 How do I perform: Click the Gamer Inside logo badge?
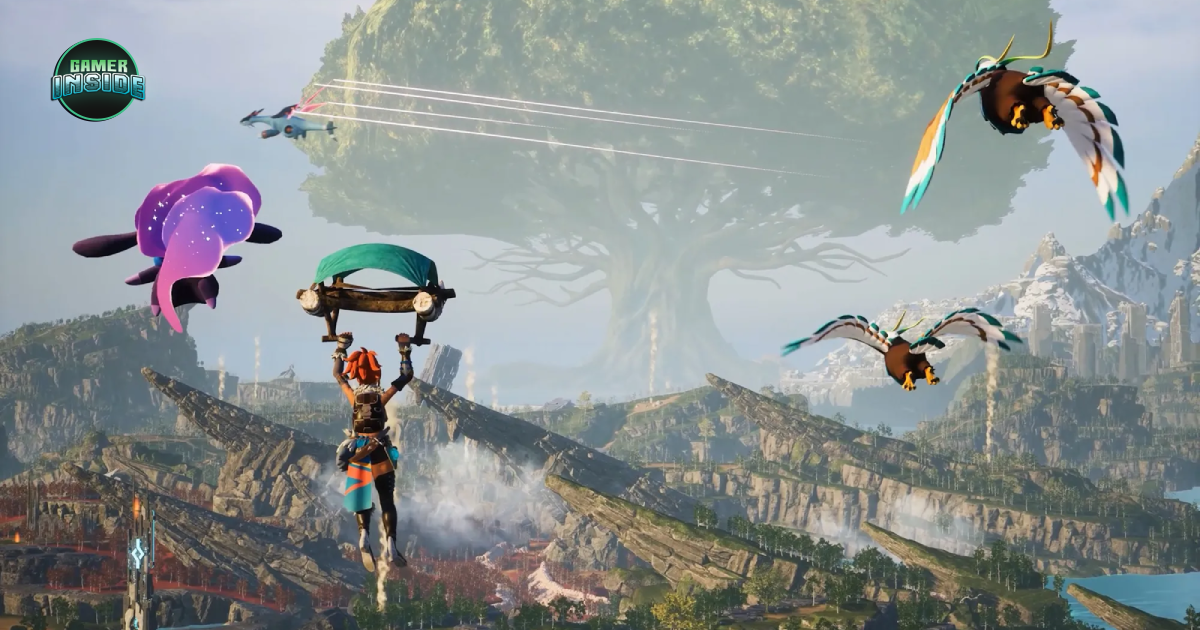coord(97,80)
